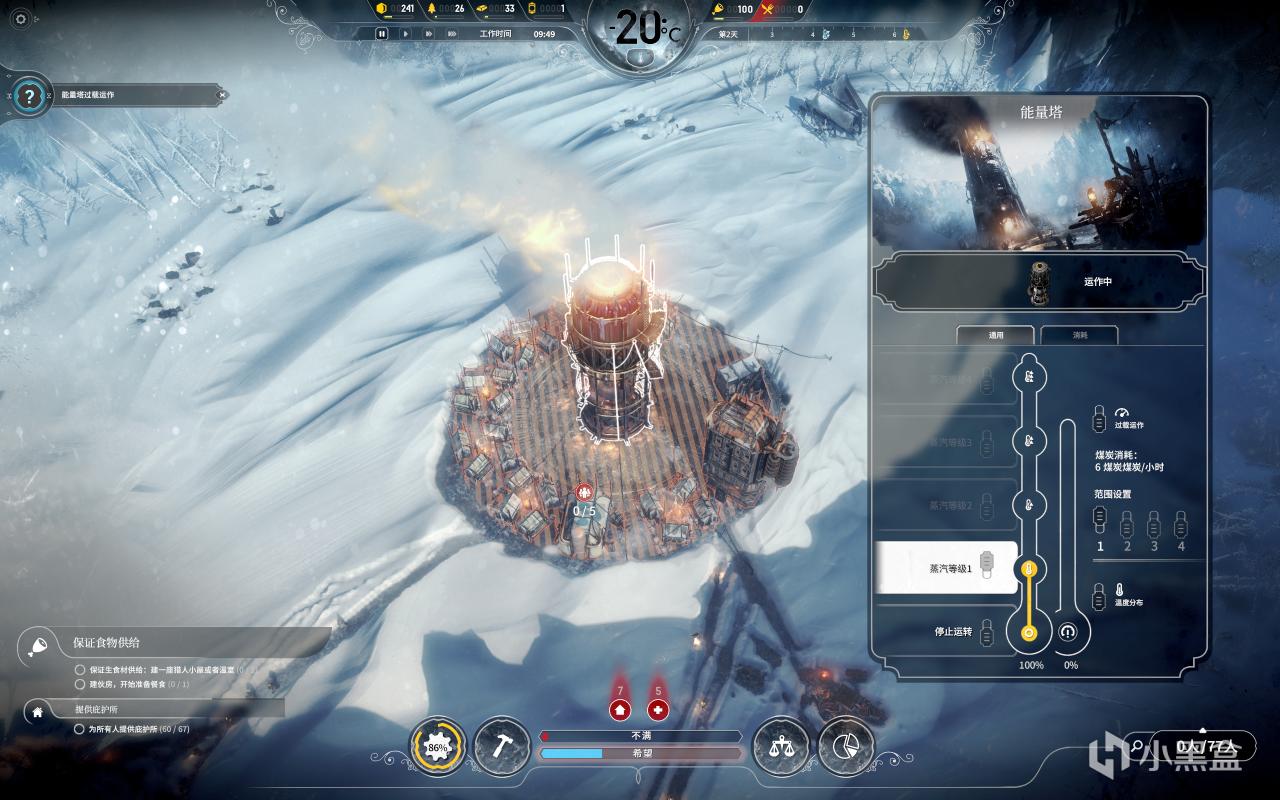Screen dimensions: 1280x800
Task: Close the generator overdrive hint banner
Action: click(x=222, y=95)
